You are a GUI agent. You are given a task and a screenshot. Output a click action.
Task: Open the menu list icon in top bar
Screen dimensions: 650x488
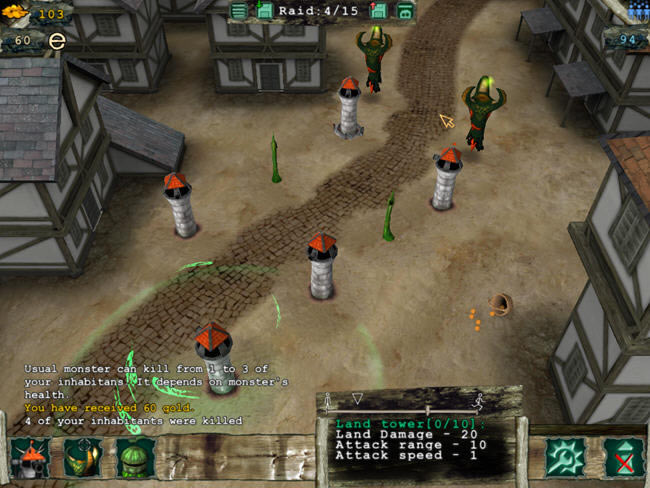[238, 11]
